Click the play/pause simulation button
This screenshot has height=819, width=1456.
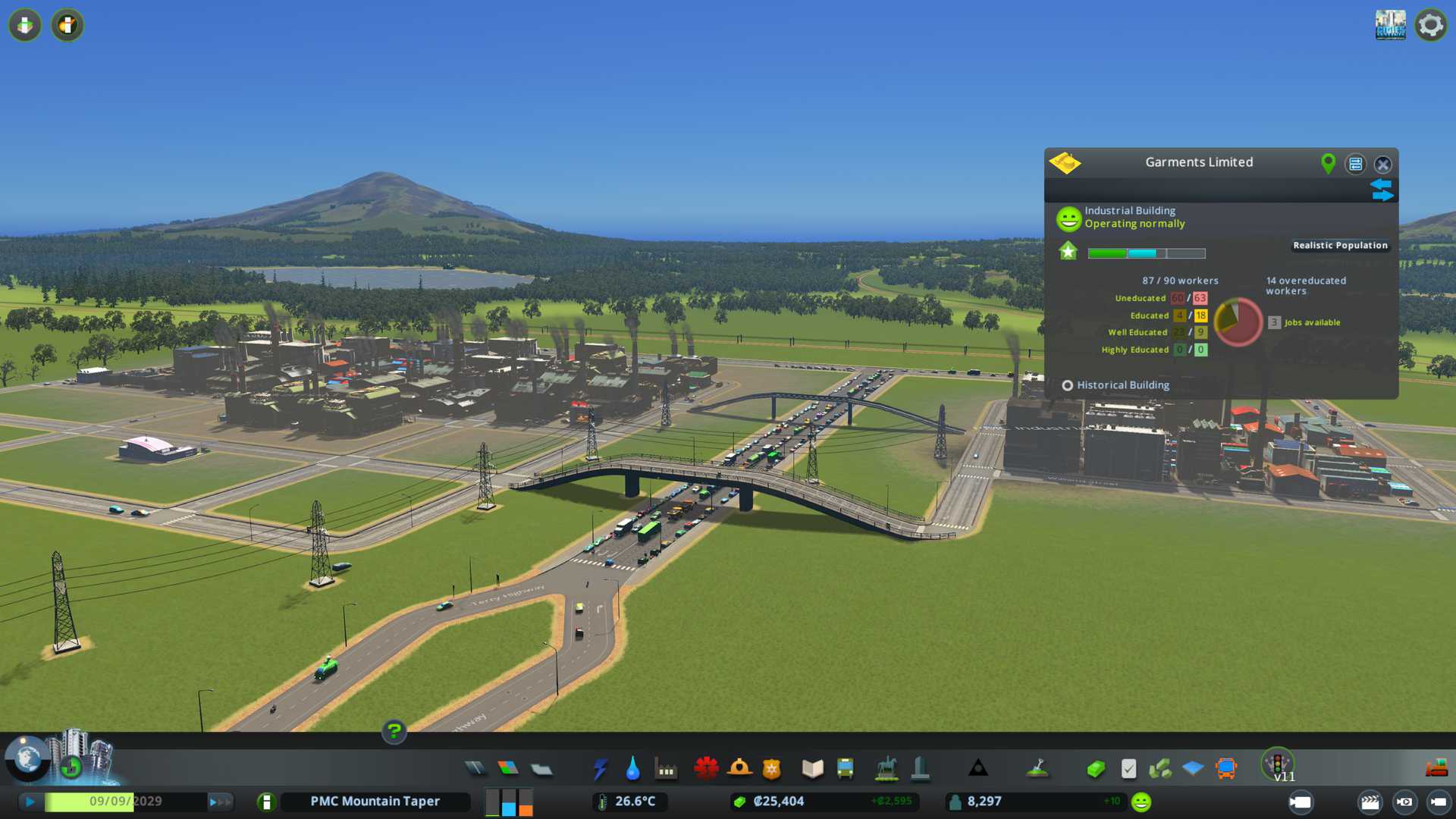pos(30,802)
